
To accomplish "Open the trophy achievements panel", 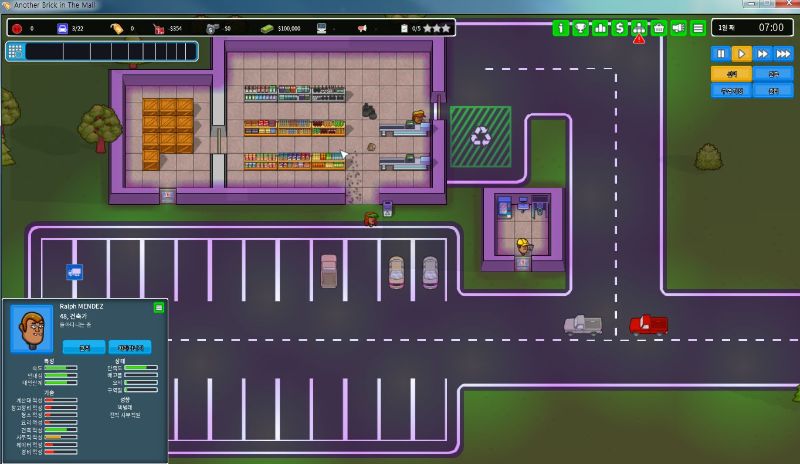I will click(x=581, y=28).
